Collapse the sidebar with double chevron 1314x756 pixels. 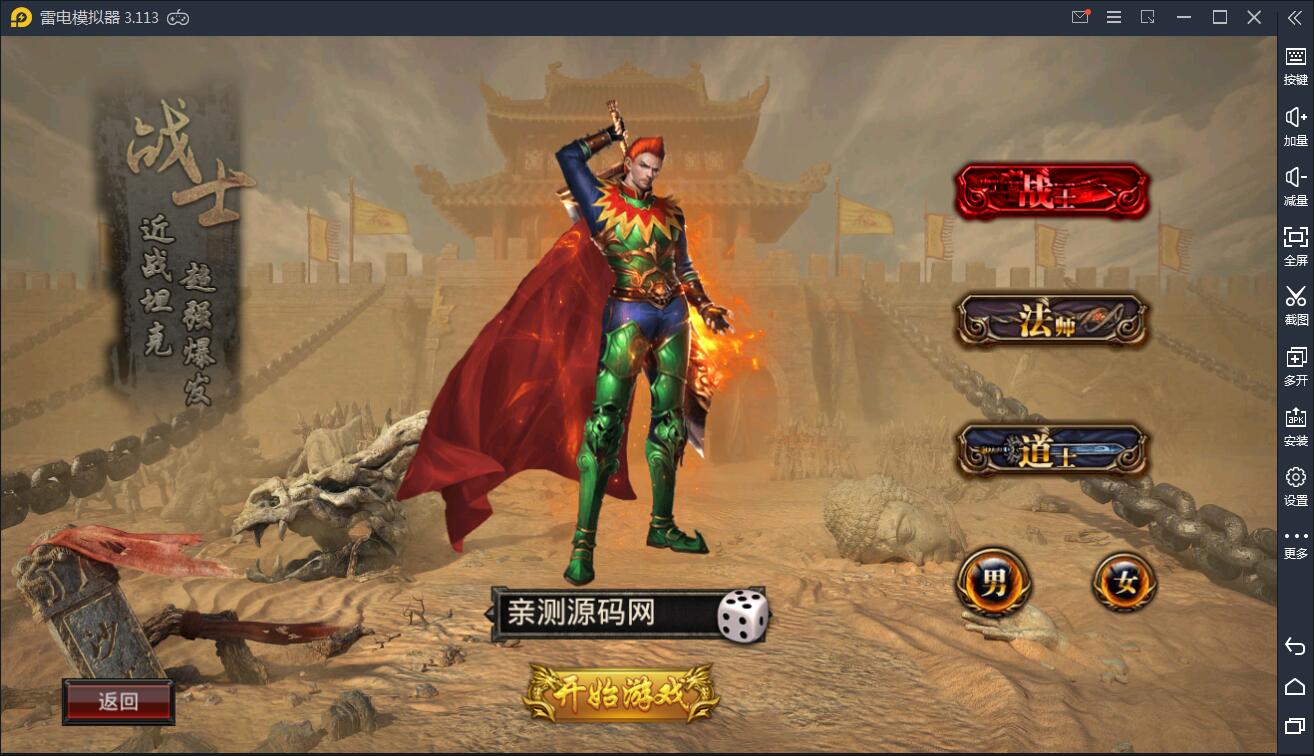tap(1294, 17)
